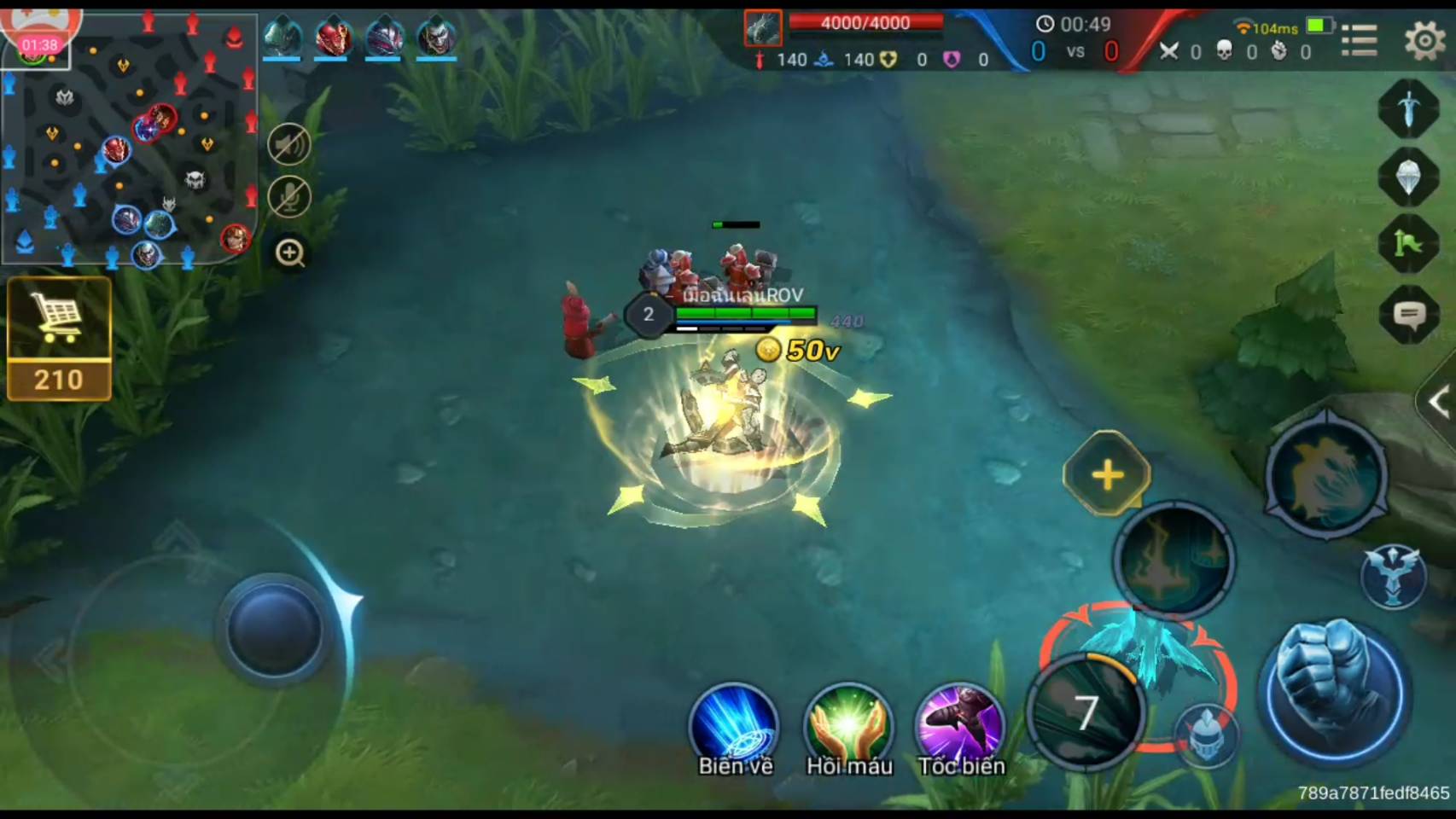The height and width of the screenshot is (819, 1456).
Task: Zoom the minimap with magnifier button
Action: pyautogui.click(x=290, y=253)
